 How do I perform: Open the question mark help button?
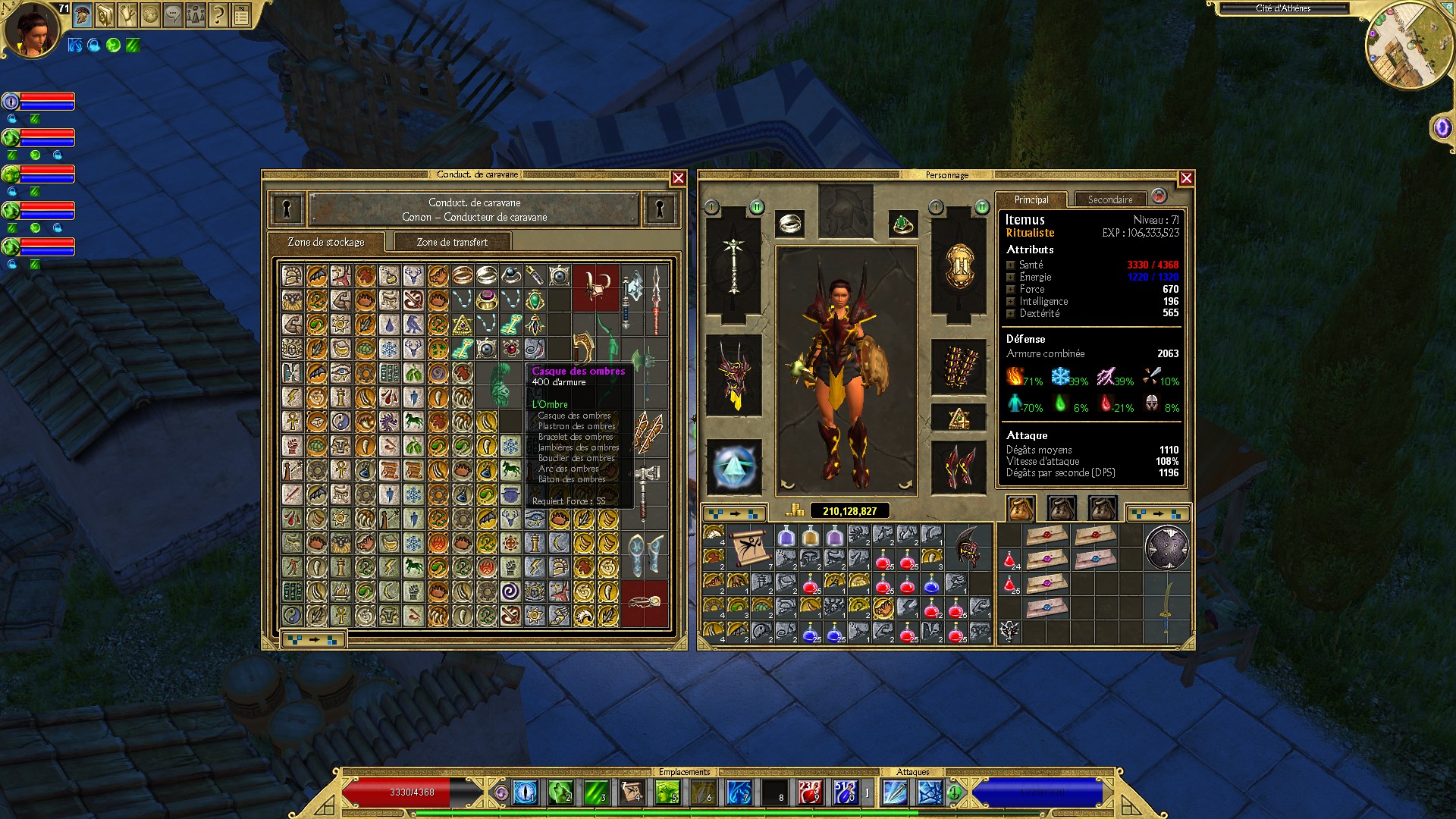coord(218,14)
